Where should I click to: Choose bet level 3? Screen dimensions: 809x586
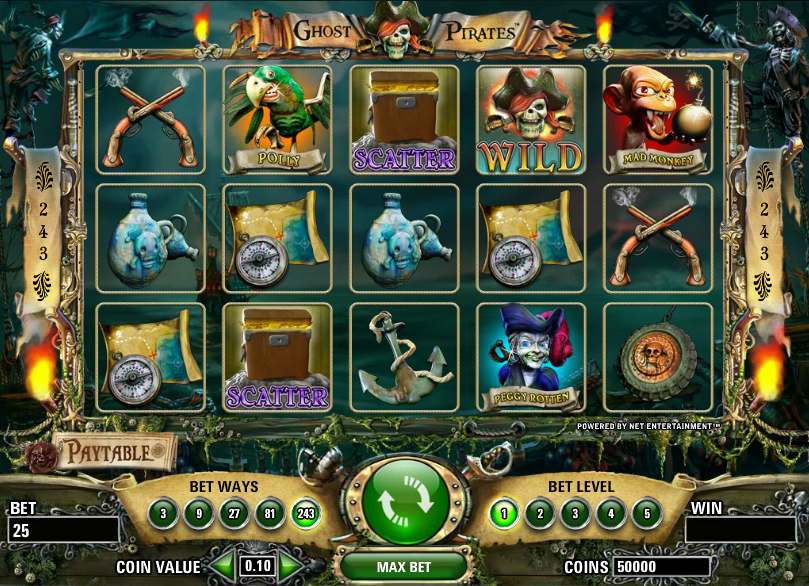[575, 515]
